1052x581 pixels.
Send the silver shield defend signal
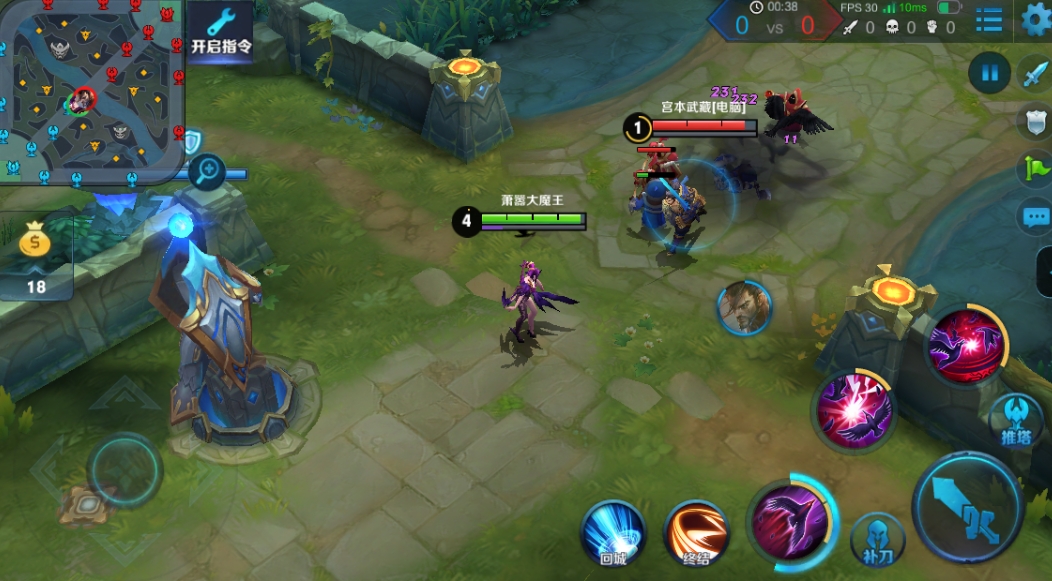pos(1034,121)
